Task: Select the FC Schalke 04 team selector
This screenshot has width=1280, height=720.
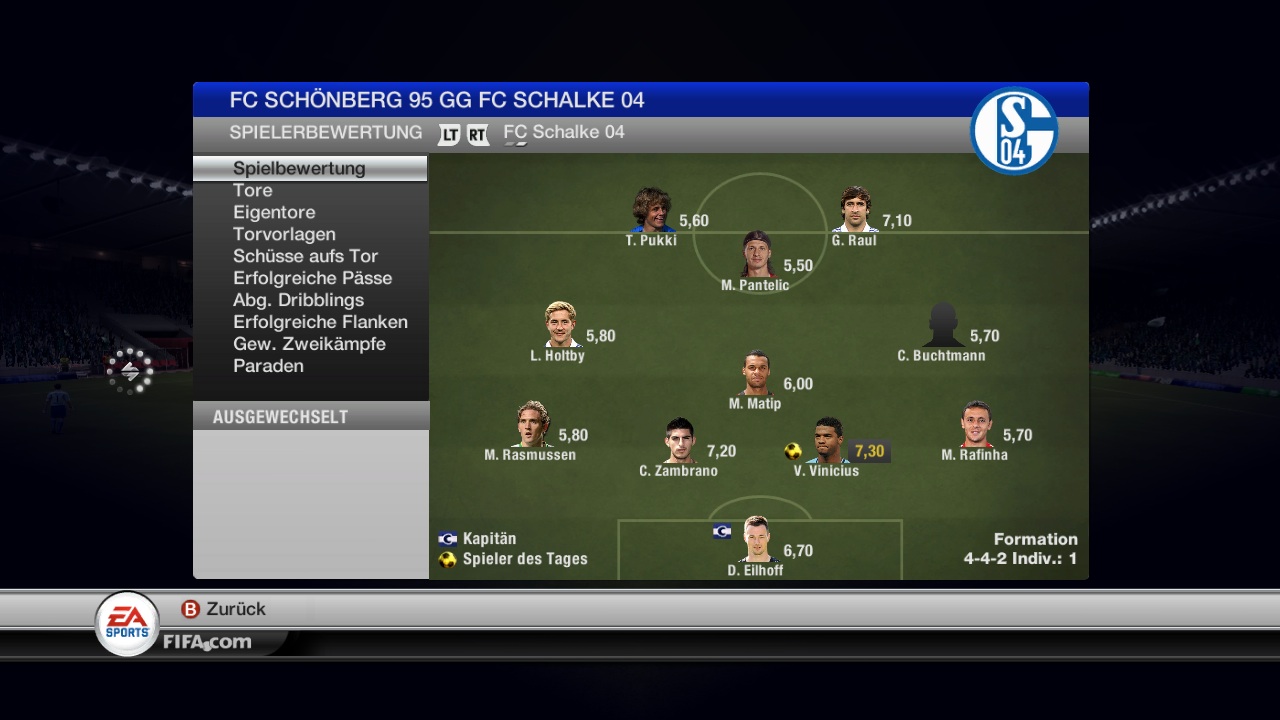Action: coord(564,133)
